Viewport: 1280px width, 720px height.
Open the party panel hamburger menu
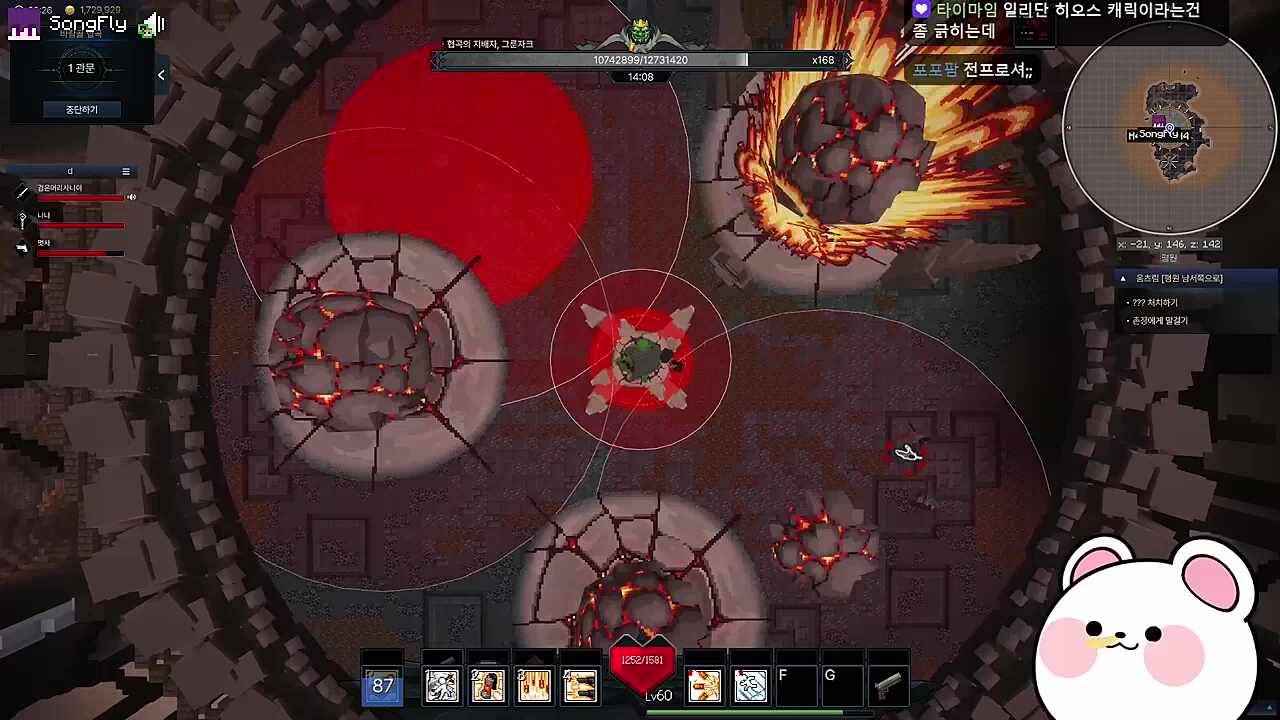point(126,172)
